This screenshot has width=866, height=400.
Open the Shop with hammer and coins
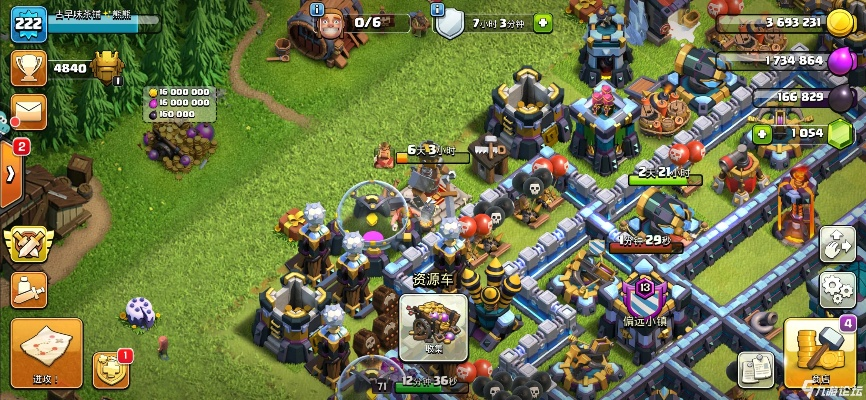pos(819,352)
